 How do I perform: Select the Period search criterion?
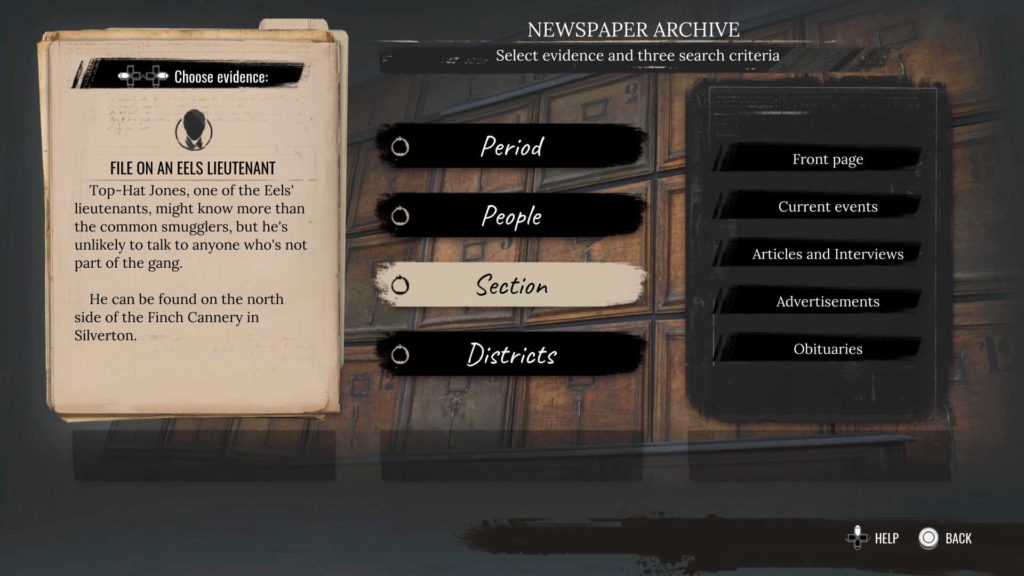(511, 147)
